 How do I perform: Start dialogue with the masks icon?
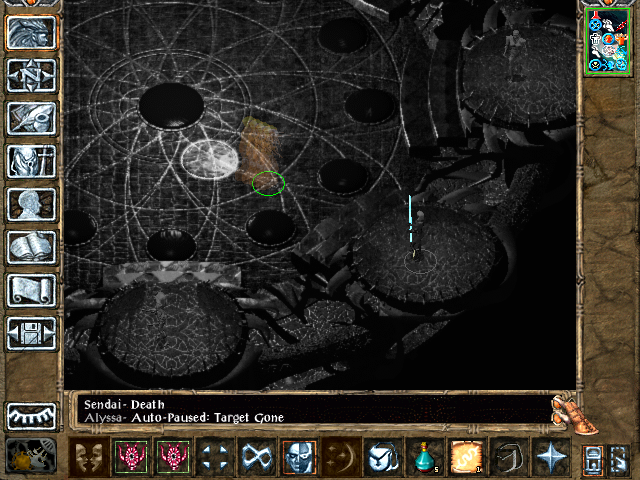89,458
